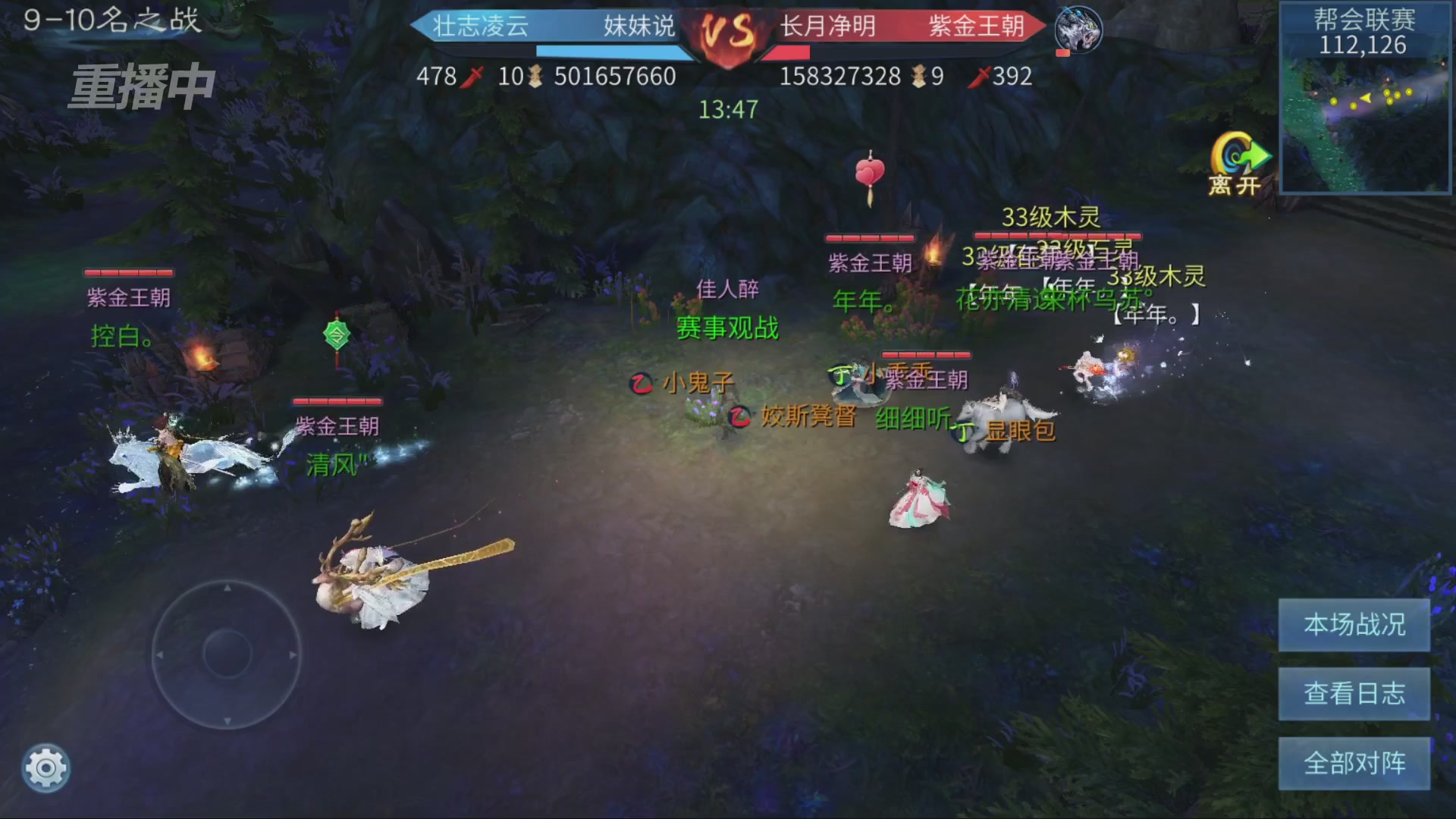Open the settings gear icon
This screenshot has height=819, width=1456.
45,768
